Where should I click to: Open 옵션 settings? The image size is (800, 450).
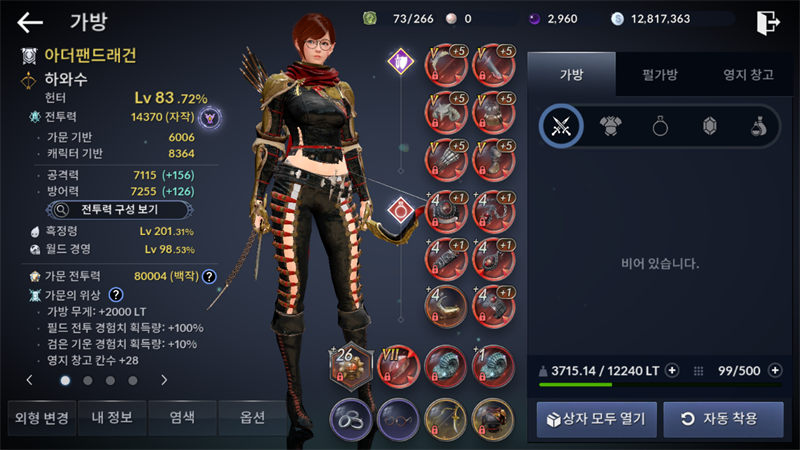253,418
